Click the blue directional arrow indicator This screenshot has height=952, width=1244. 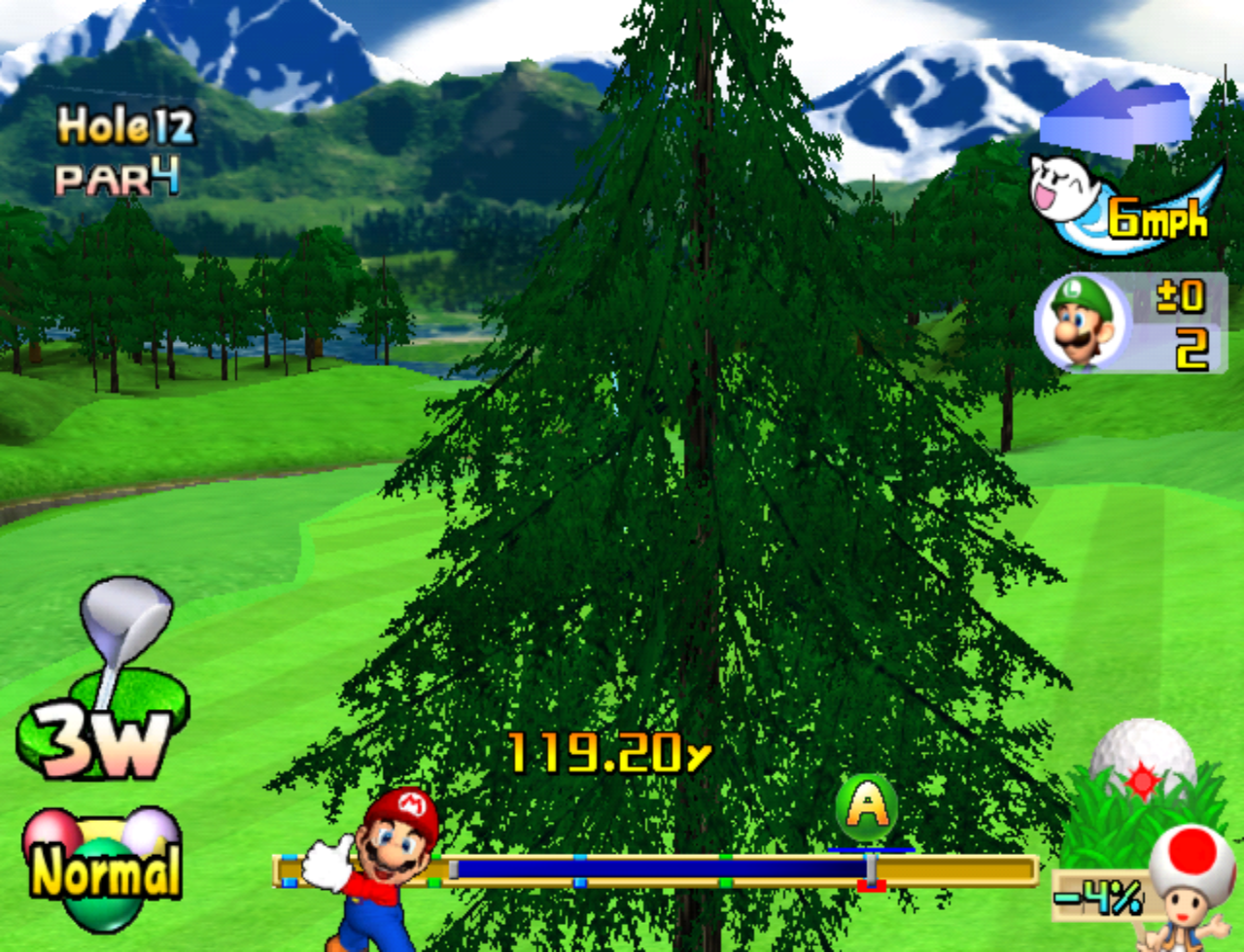(x=1118, y=112)
